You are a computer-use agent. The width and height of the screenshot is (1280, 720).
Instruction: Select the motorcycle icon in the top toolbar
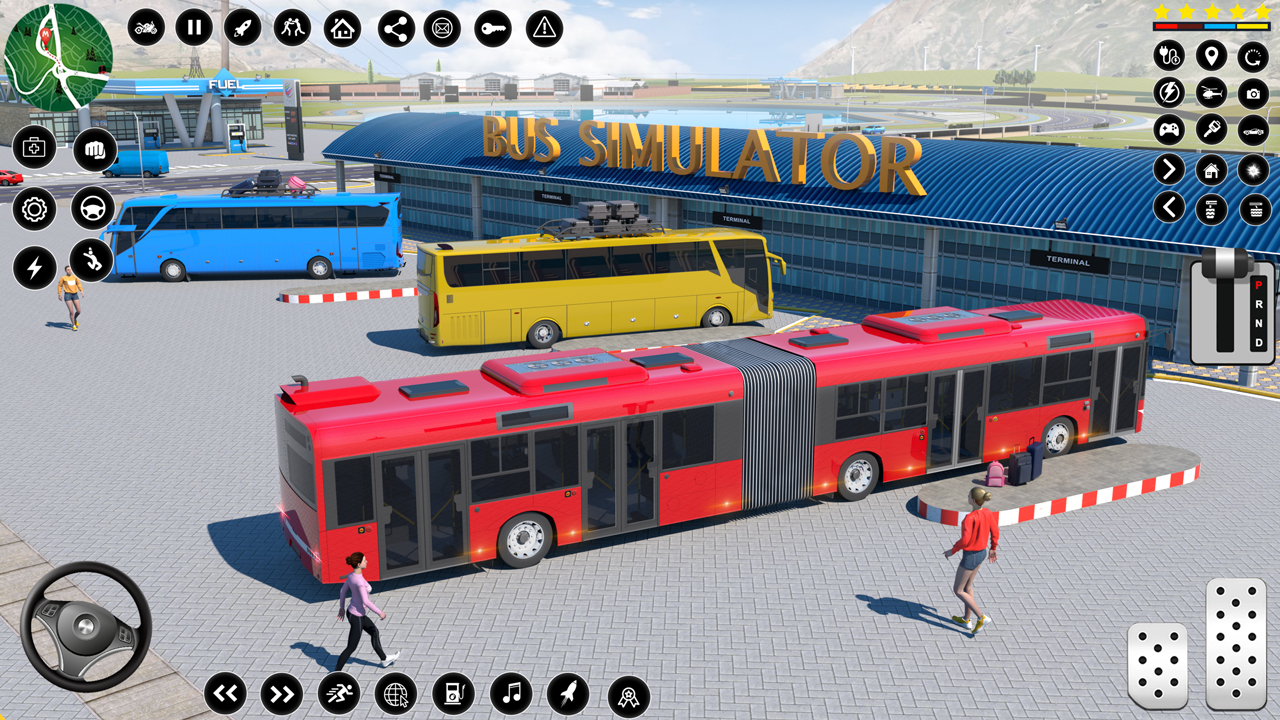(x=143, y=28)
